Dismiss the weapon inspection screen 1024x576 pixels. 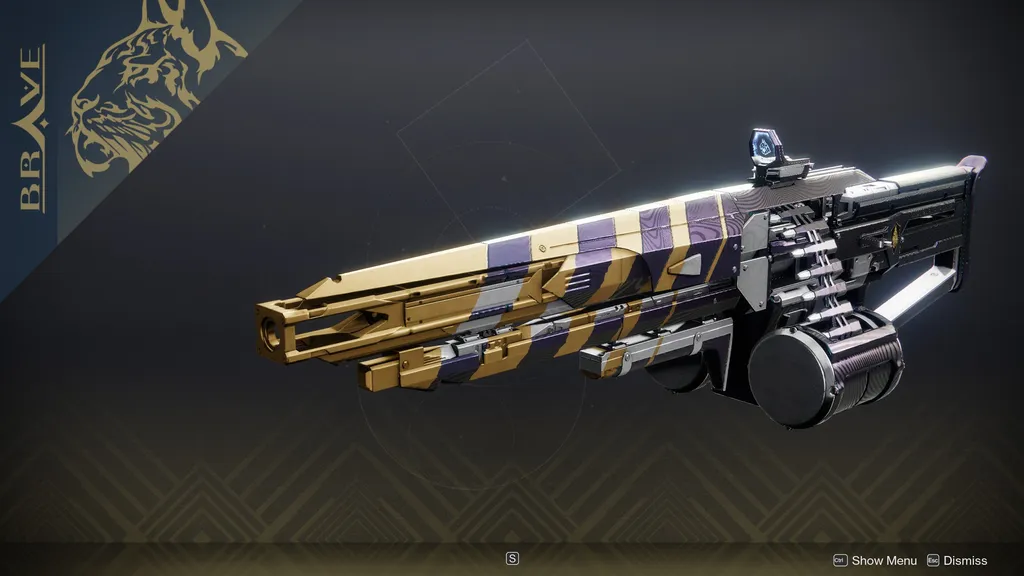click(x=957, y=561)
